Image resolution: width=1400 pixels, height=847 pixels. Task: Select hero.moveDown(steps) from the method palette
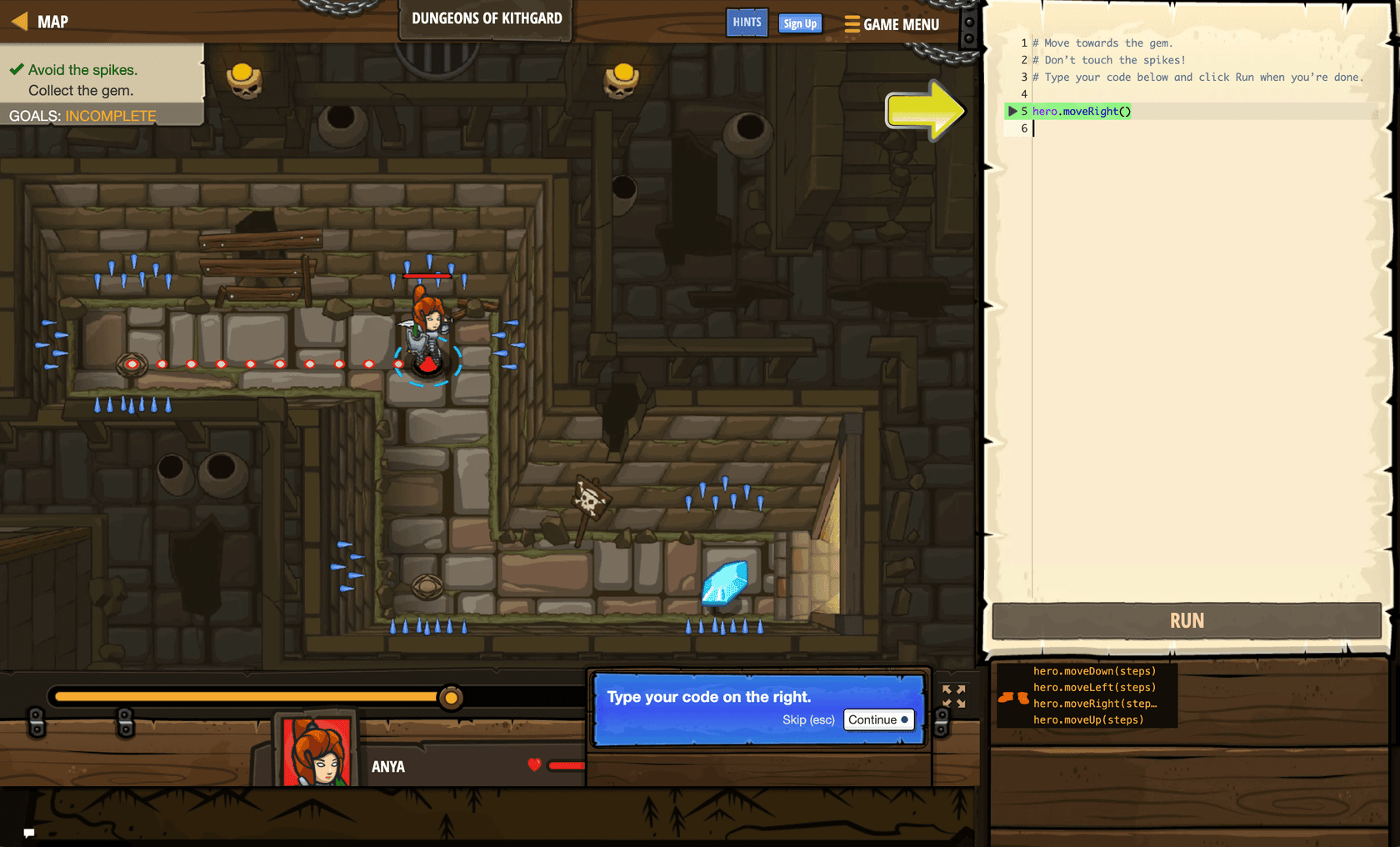pyautogui.click(x=1094, y=670)
